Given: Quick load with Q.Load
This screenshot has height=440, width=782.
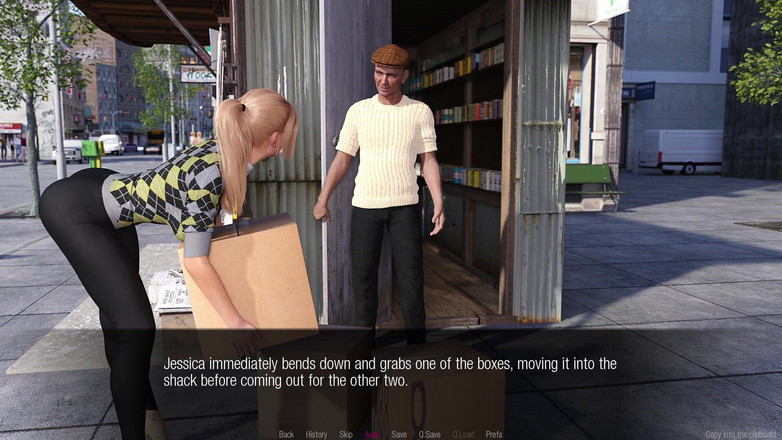Looking at the screenshot, I should (463, 435).
